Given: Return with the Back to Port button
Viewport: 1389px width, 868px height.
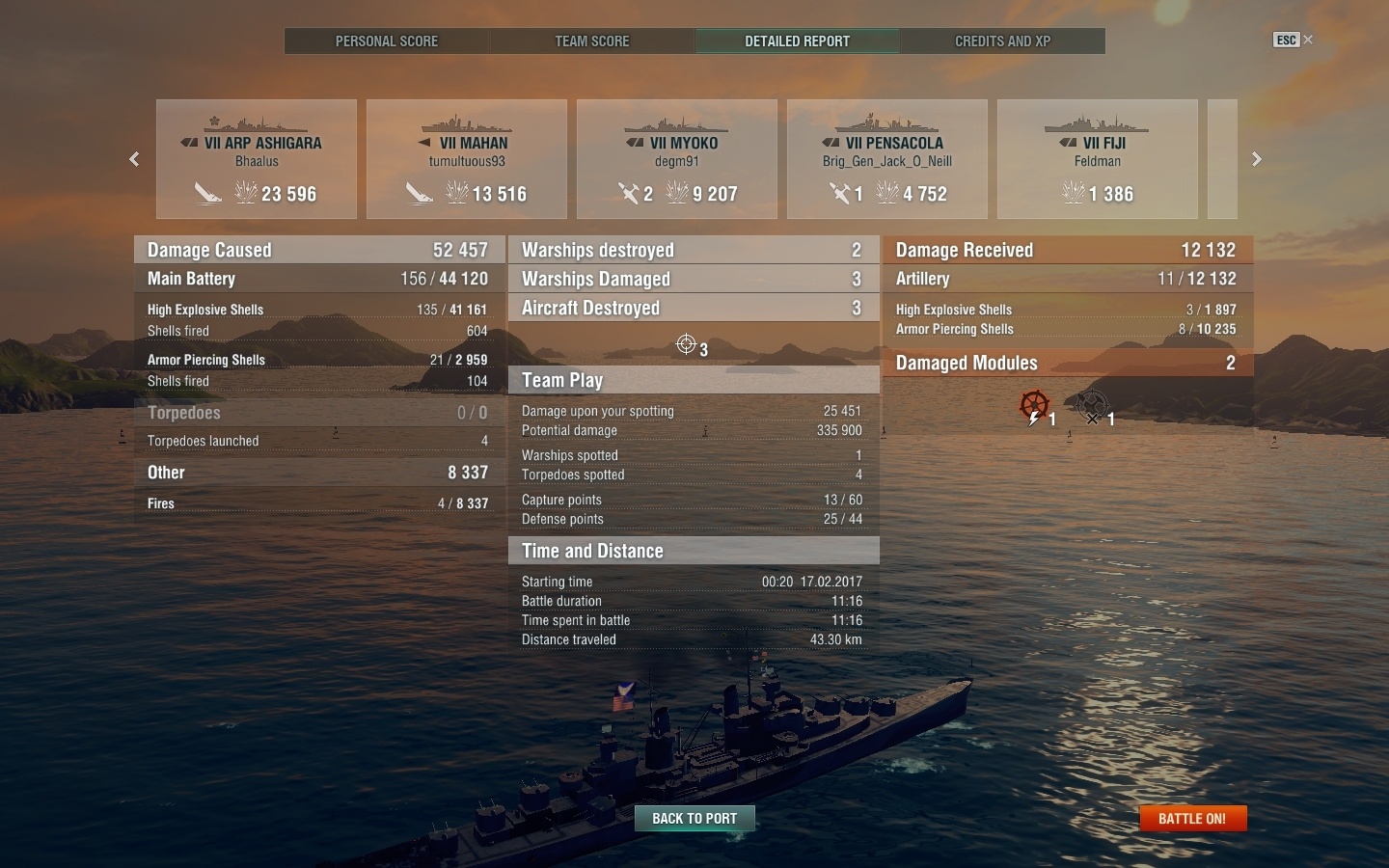Looking at the screenshot, I should coord(694,818).
